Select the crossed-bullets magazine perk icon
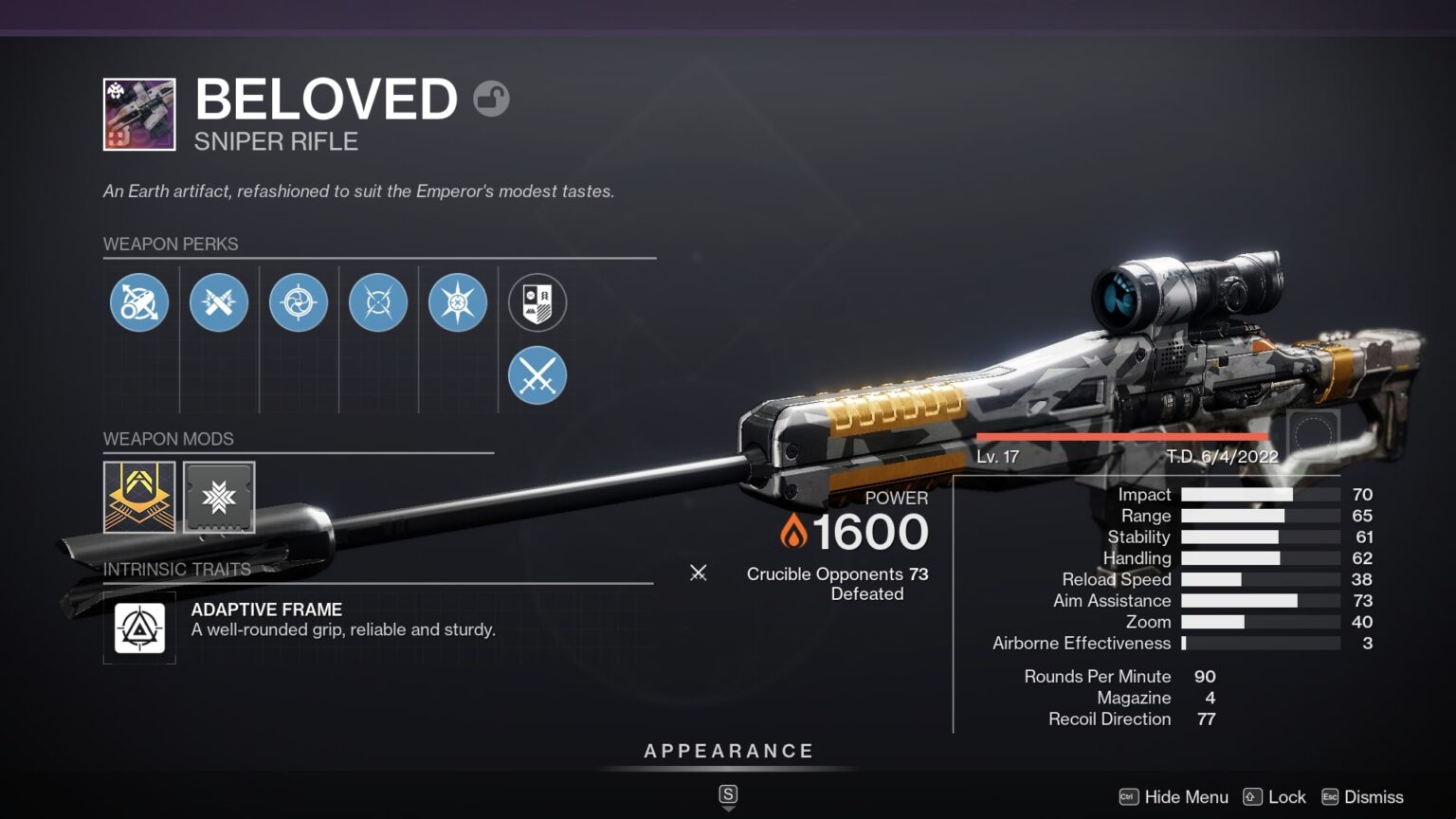This screenshot has height=819, width=1456. click(219, 301)
